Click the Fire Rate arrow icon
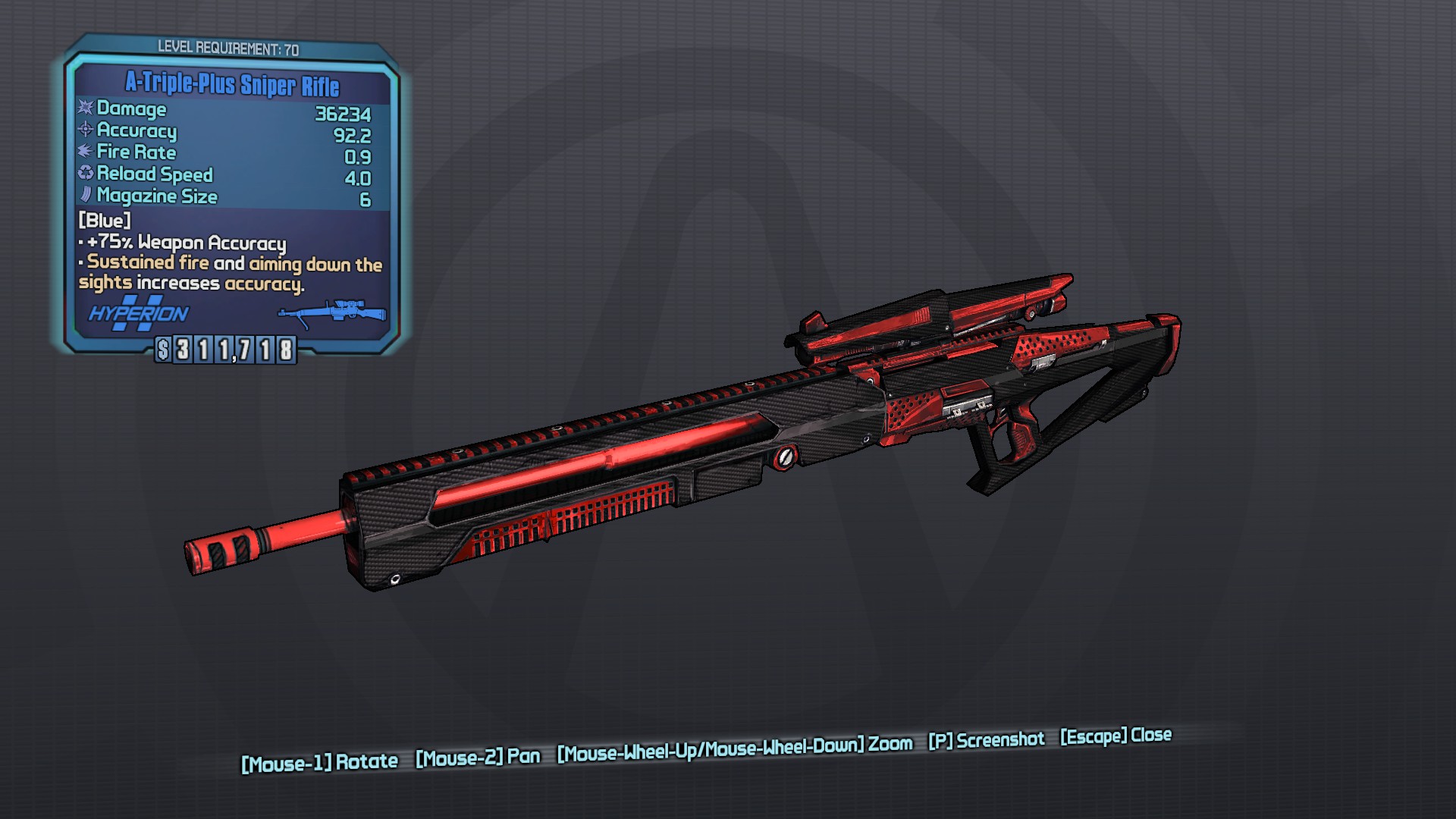The height and width of the screenshot is (819, 1456). tap(83, 153)
